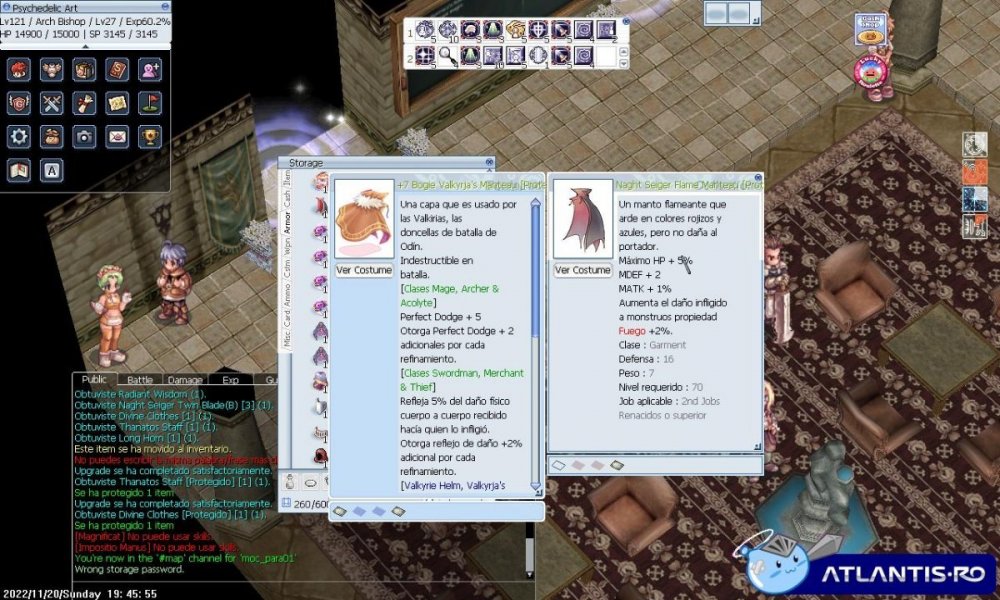Open the world map scroll icon
This screenshot has height=600, width=1000.
click(118, 103)
